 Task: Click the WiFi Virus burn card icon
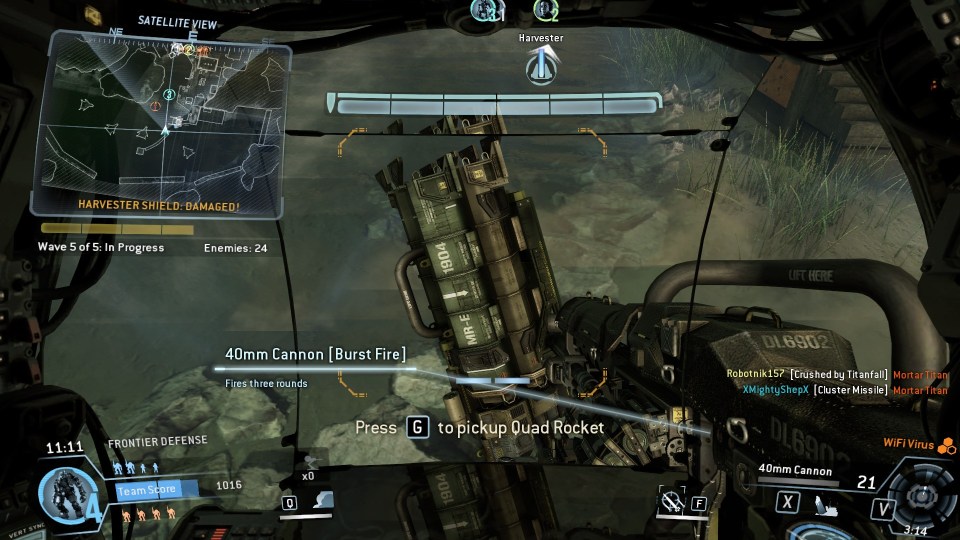[946, 446]
